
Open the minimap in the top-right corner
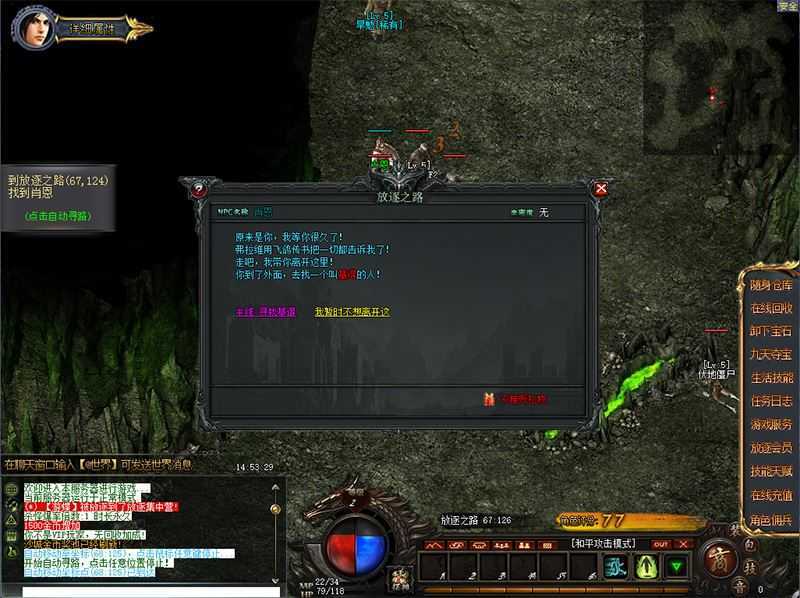click(x=720, y=70)
